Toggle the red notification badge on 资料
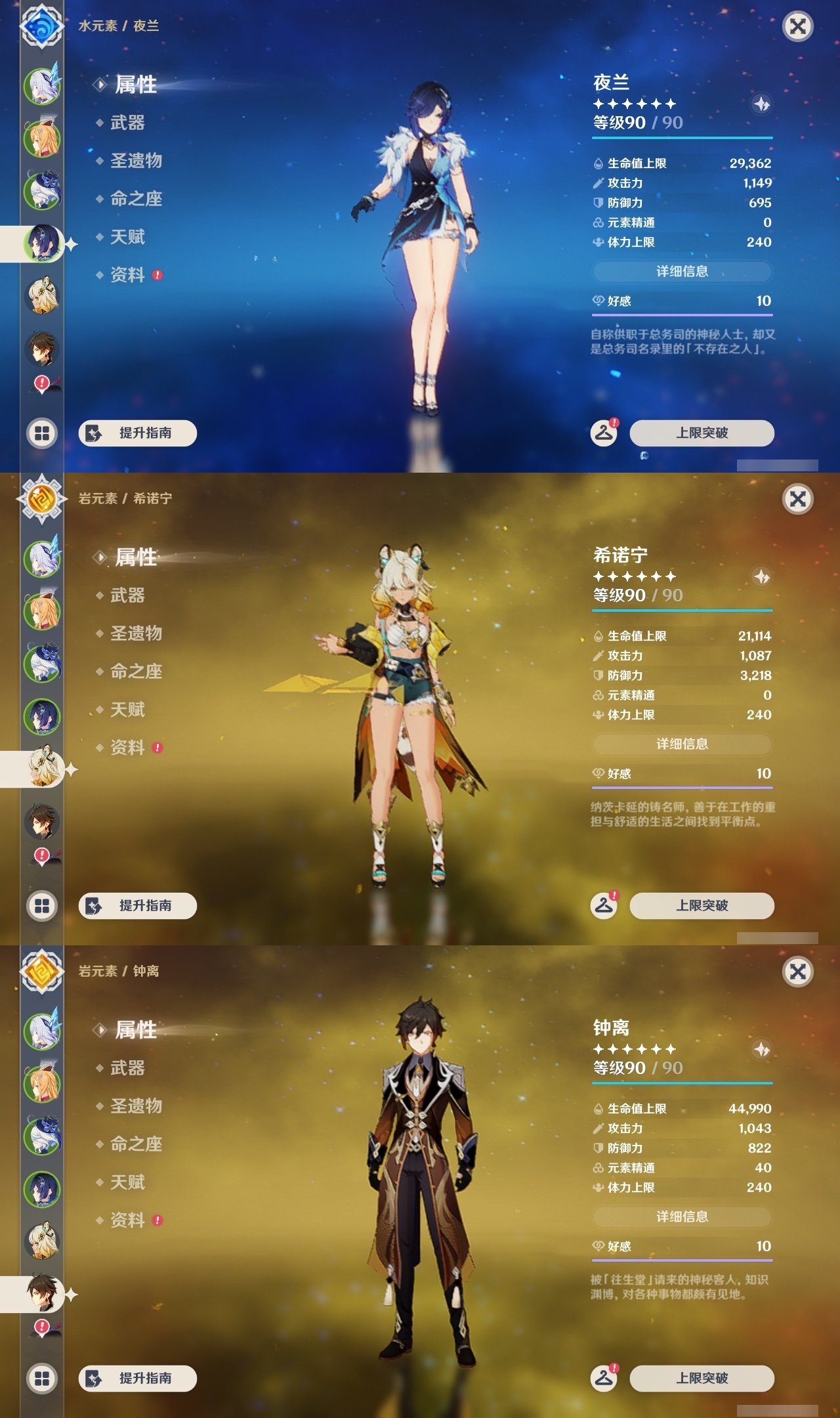 [156, 276]
